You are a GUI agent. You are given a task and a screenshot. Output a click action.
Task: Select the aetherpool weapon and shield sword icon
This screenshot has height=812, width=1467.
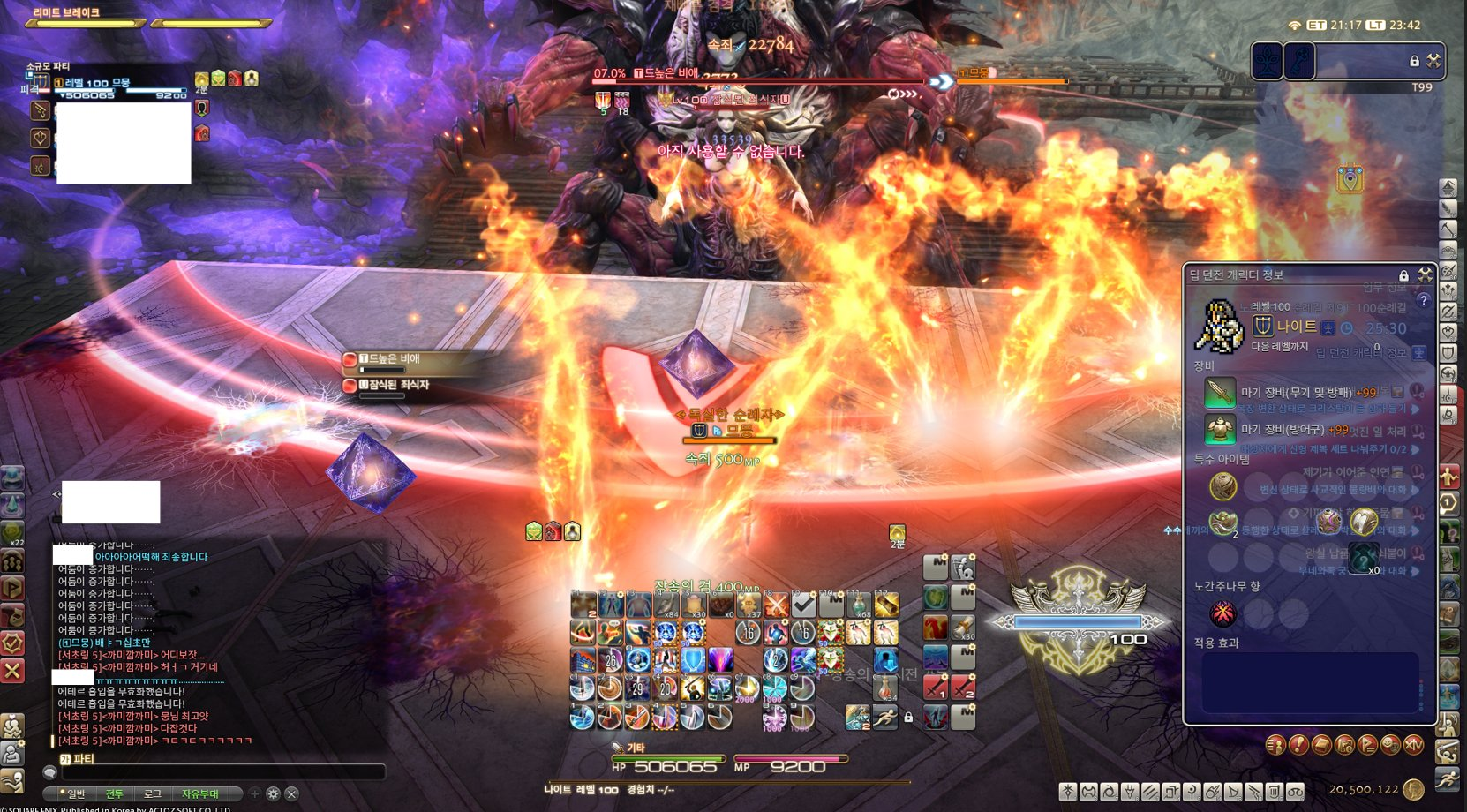(x=1220, y=392)
